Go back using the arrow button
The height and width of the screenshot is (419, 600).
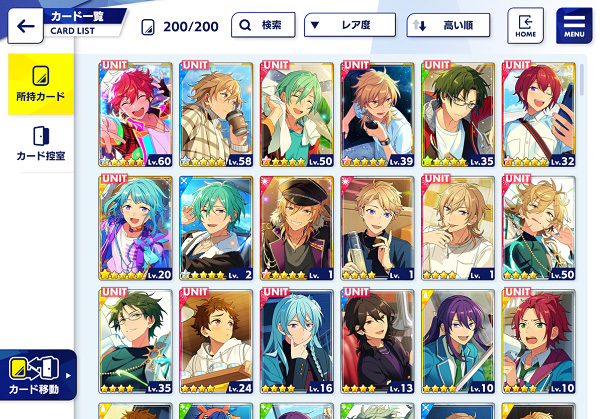coord(23,25)
